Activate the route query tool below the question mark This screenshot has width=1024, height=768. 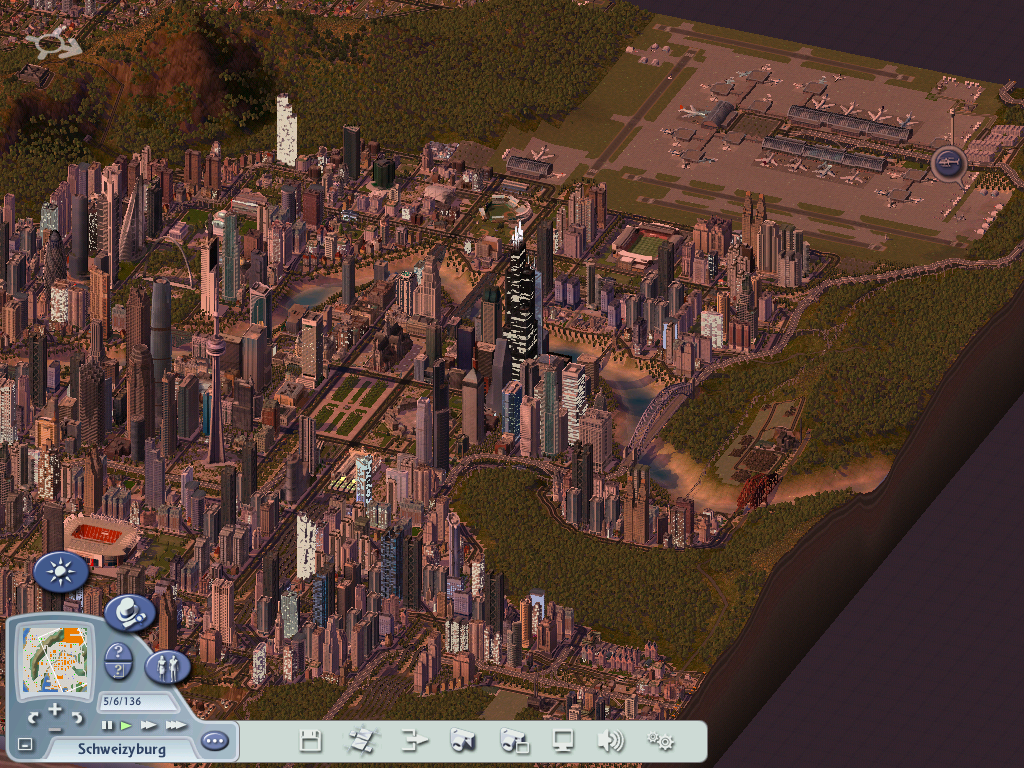coord(118,671)
